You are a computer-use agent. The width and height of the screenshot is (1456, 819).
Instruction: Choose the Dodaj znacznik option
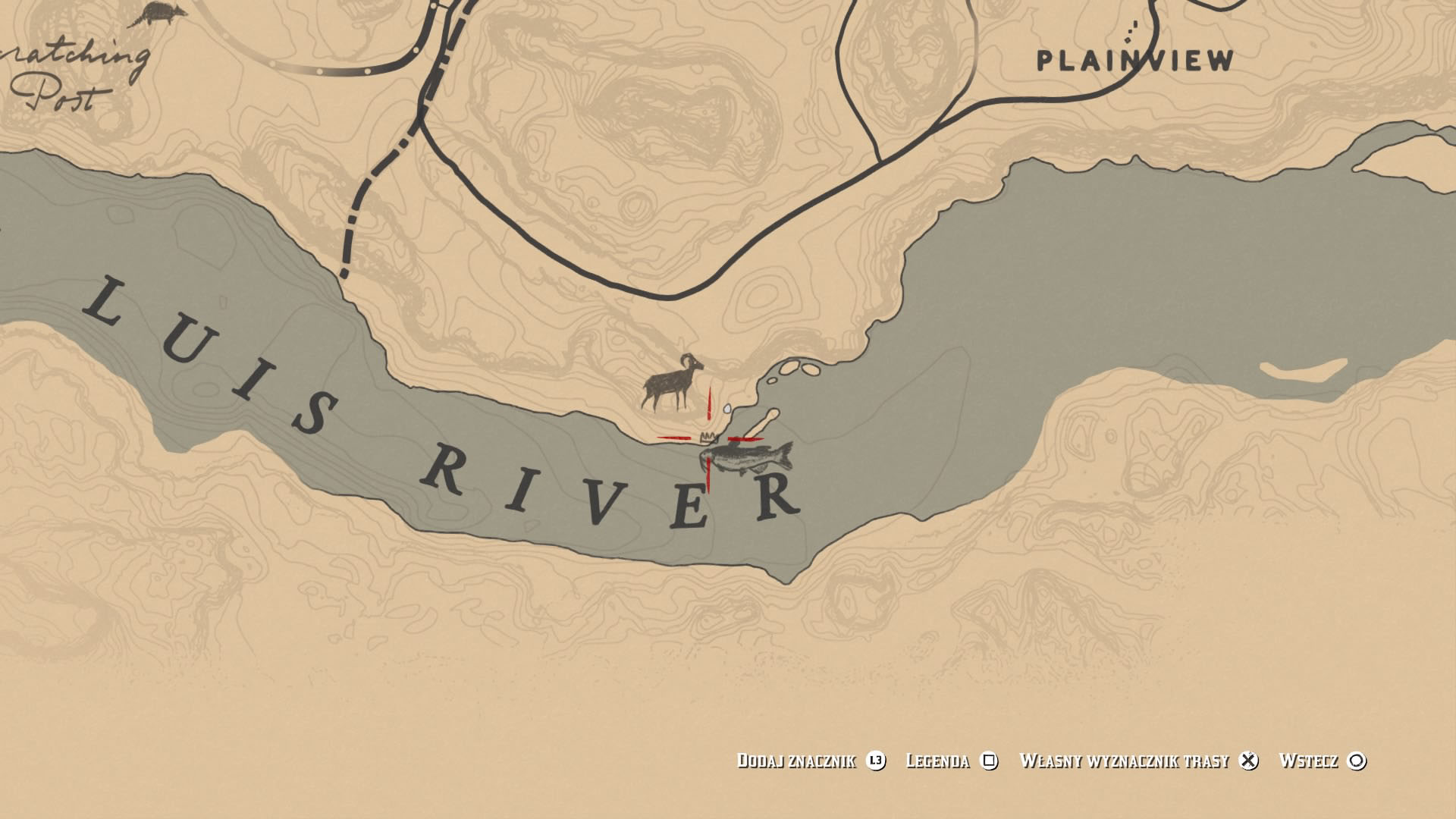(x=810, y=761)
